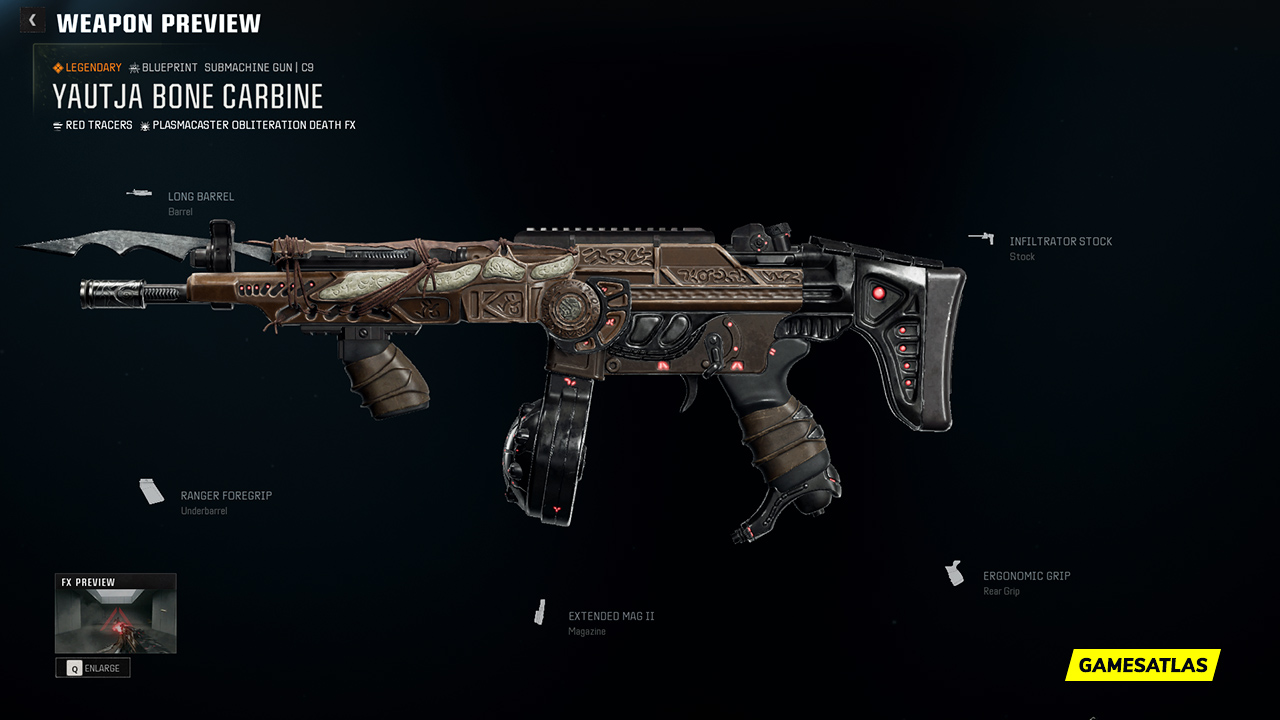Pick the Extended Mag II magazine
Screen dimensions: 1280x720
click(x=610, y=617)
